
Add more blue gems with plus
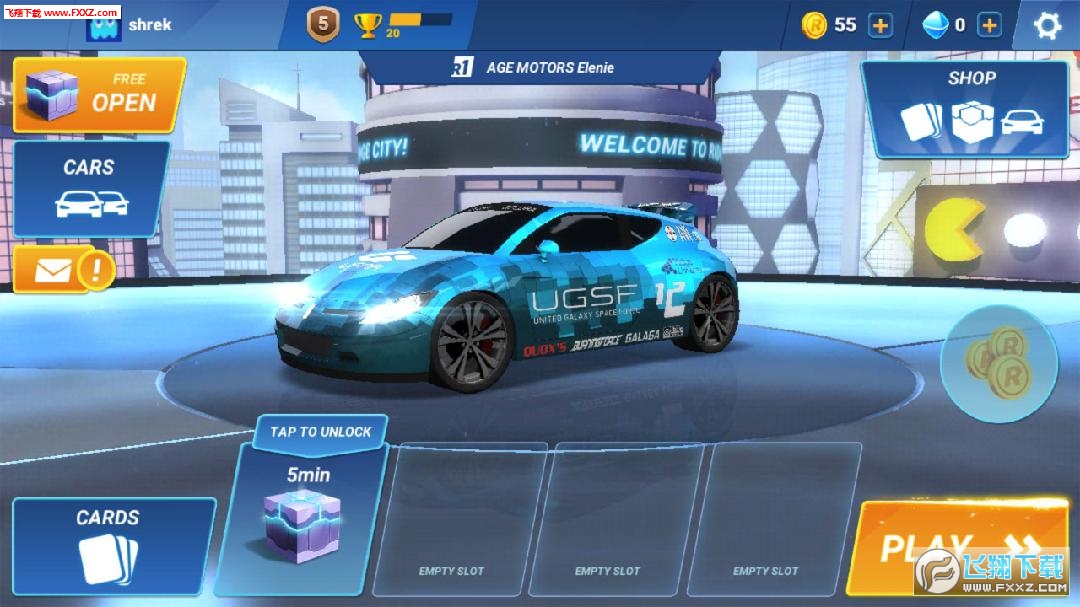pyautogui.click(x=989, y=25)
